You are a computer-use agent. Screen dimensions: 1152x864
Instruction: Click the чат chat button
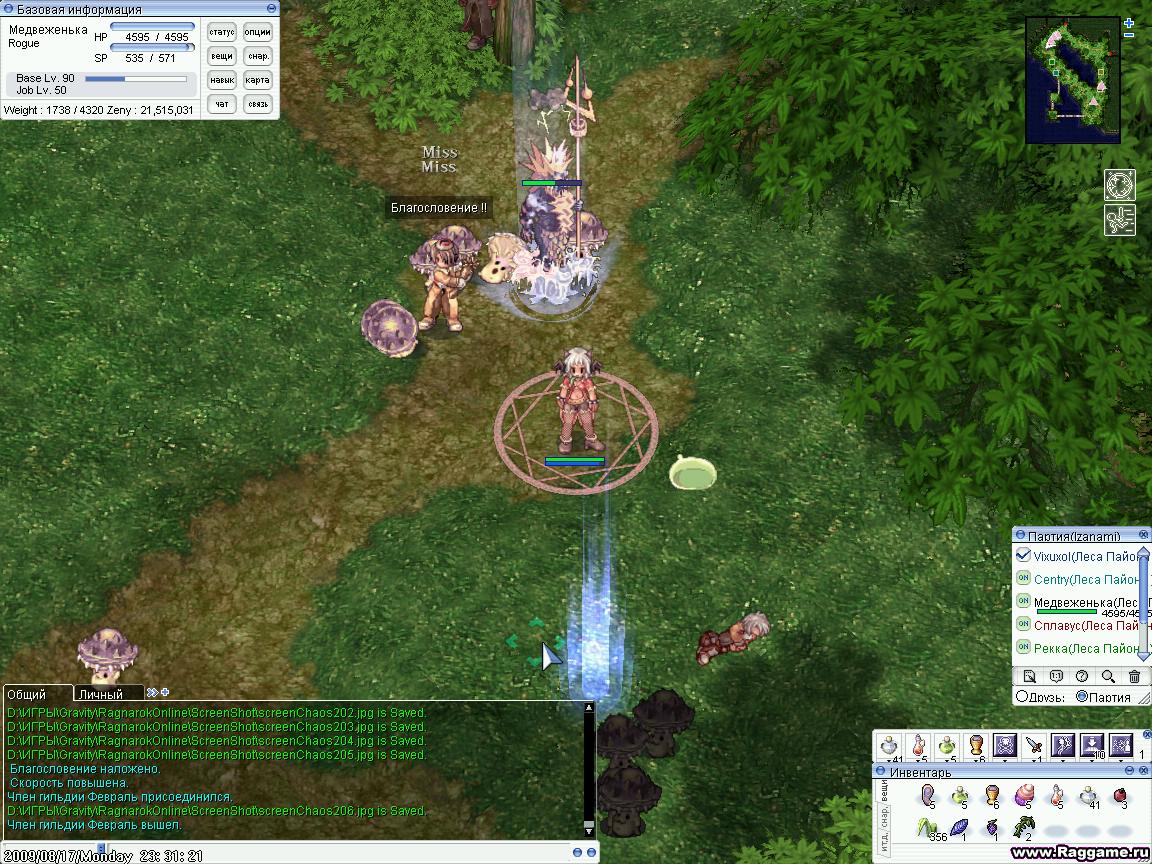222,104
